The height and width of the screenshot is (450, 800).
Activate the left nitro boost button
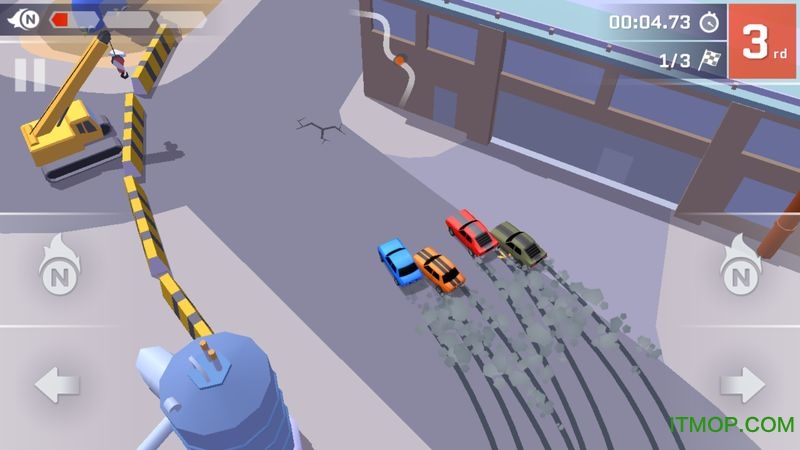[x=58, y=266]
